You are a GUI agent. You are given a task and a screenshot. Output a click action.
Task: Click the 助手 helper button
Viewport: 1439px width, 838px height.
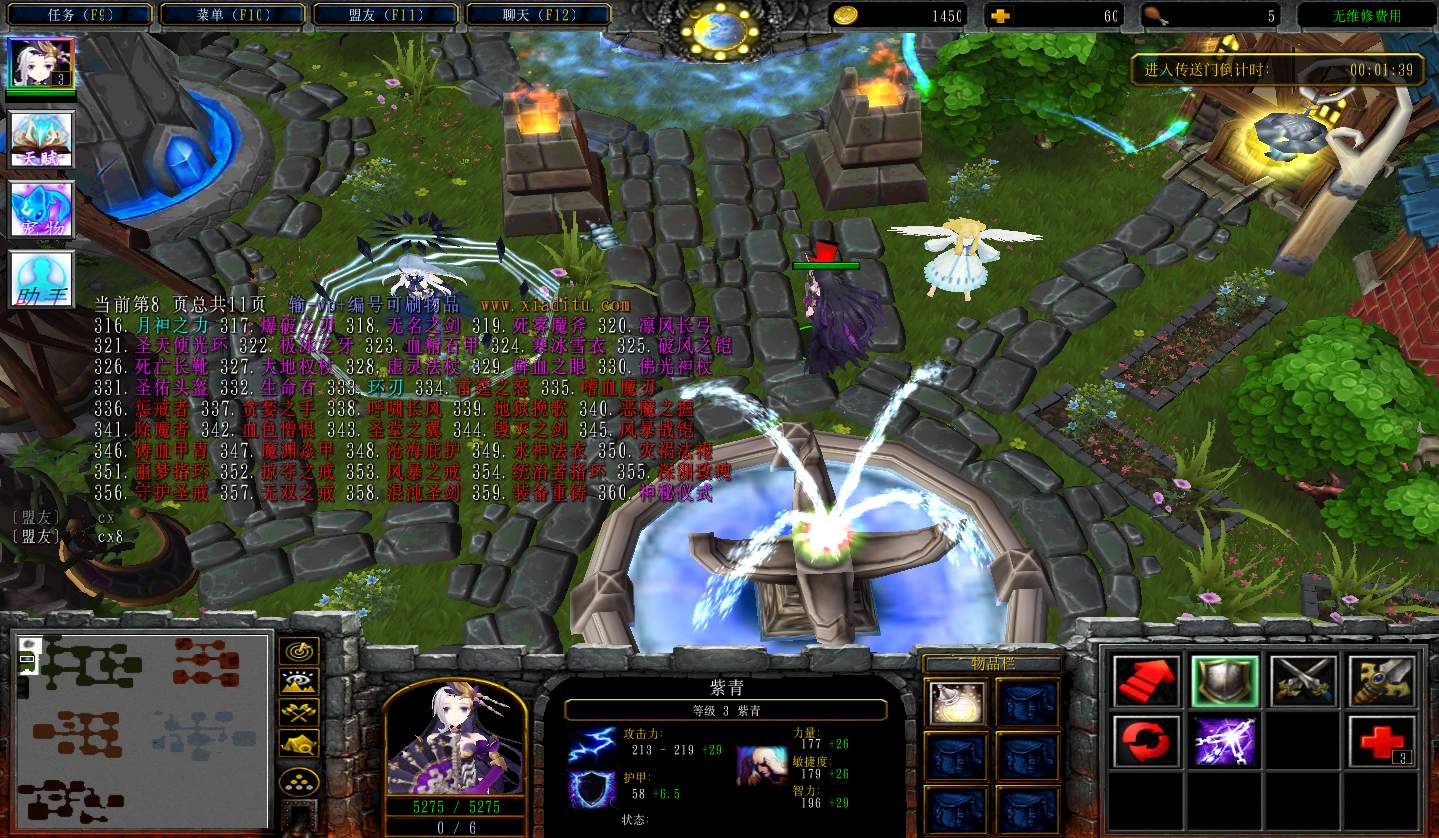point(41,279)
